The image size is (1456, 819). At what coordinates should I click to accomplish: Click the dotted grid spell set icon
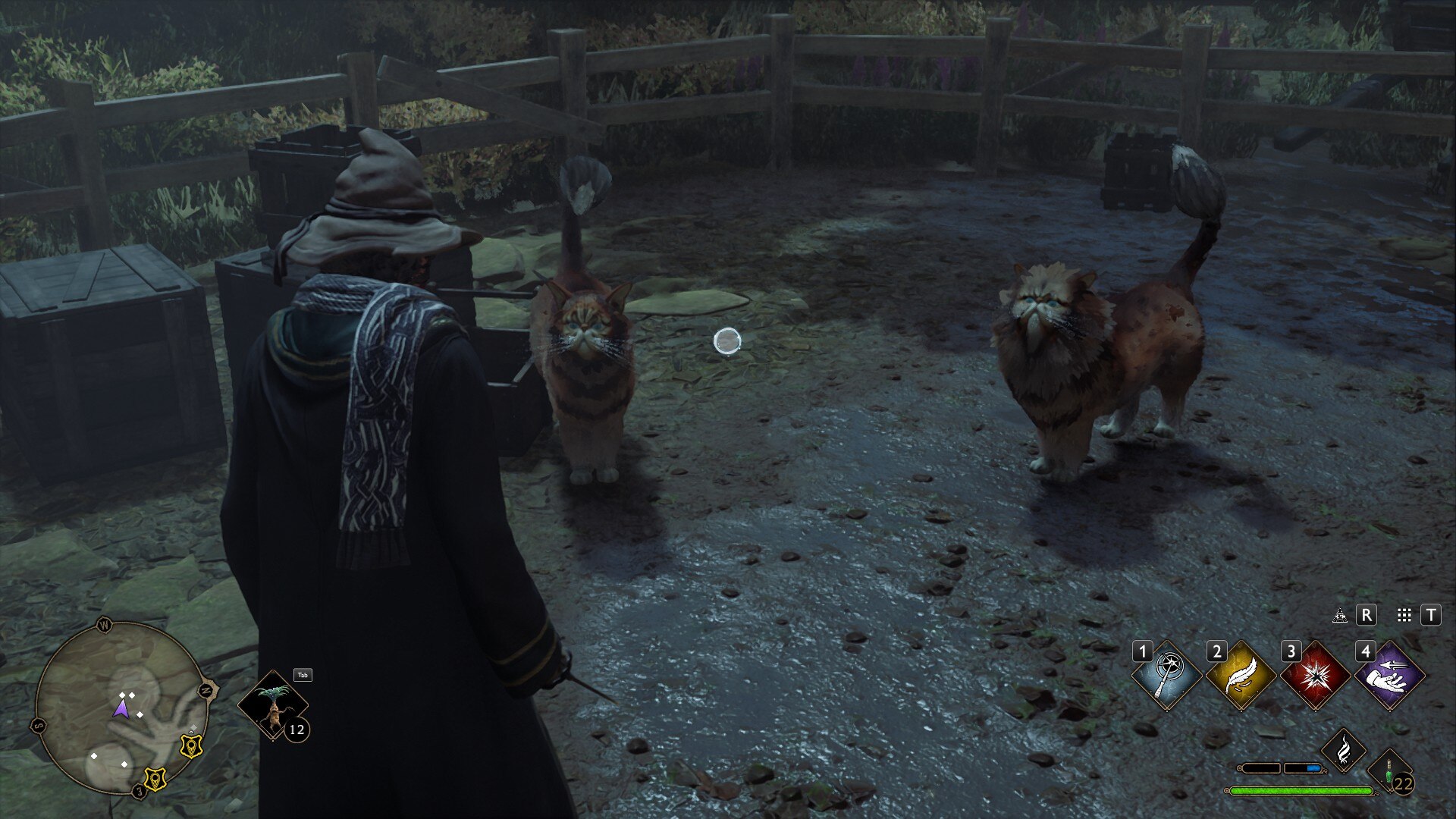click(x=1404, y=615)
